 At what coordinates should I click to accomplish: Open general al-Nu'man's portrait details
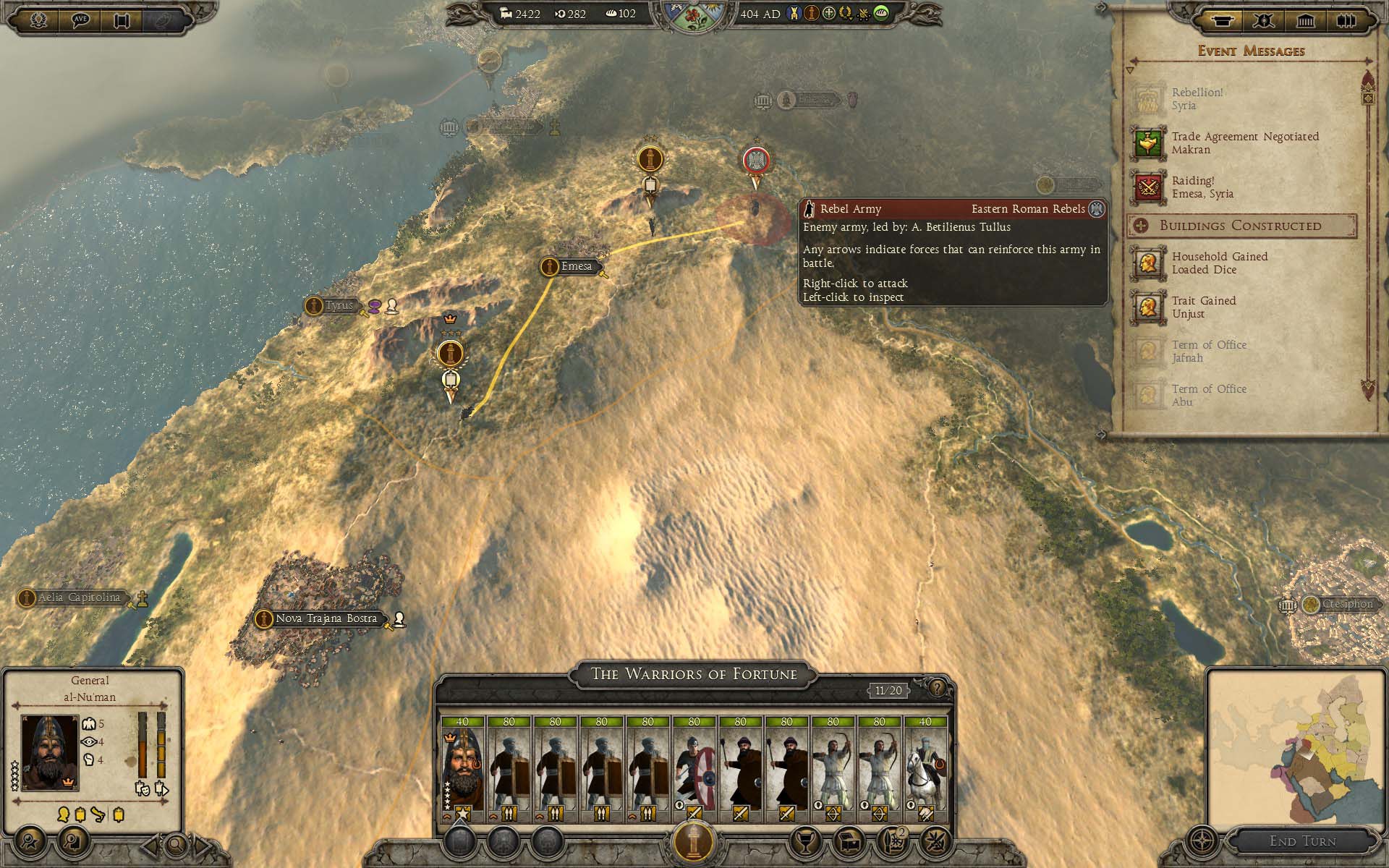click(49, 752)
